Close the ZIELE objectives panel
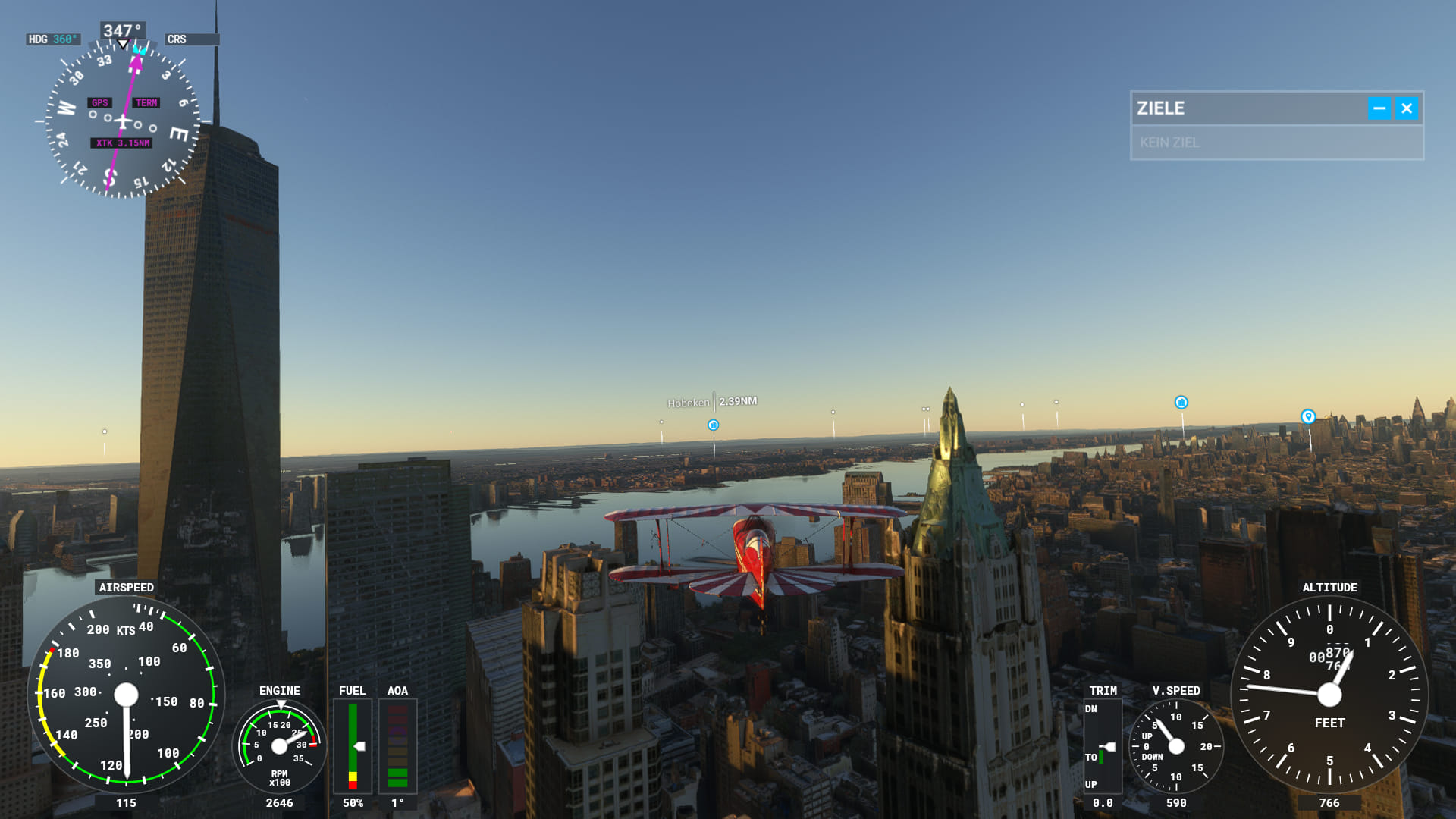Screen dimensions: 1456x819 point(1407,108)
